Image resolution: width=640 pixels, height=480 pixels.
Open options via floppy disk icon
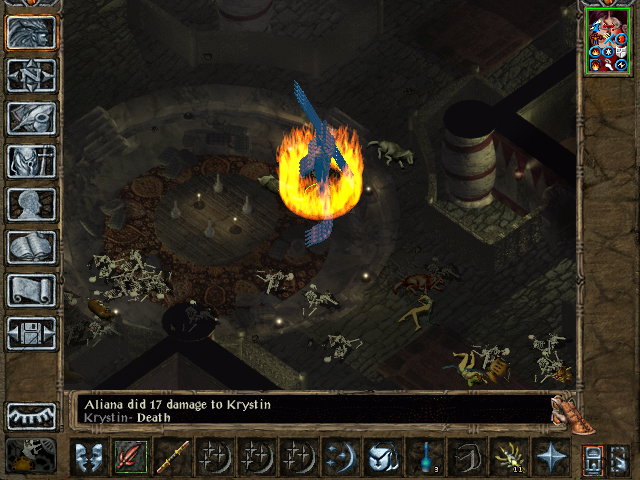coord(31,333)
